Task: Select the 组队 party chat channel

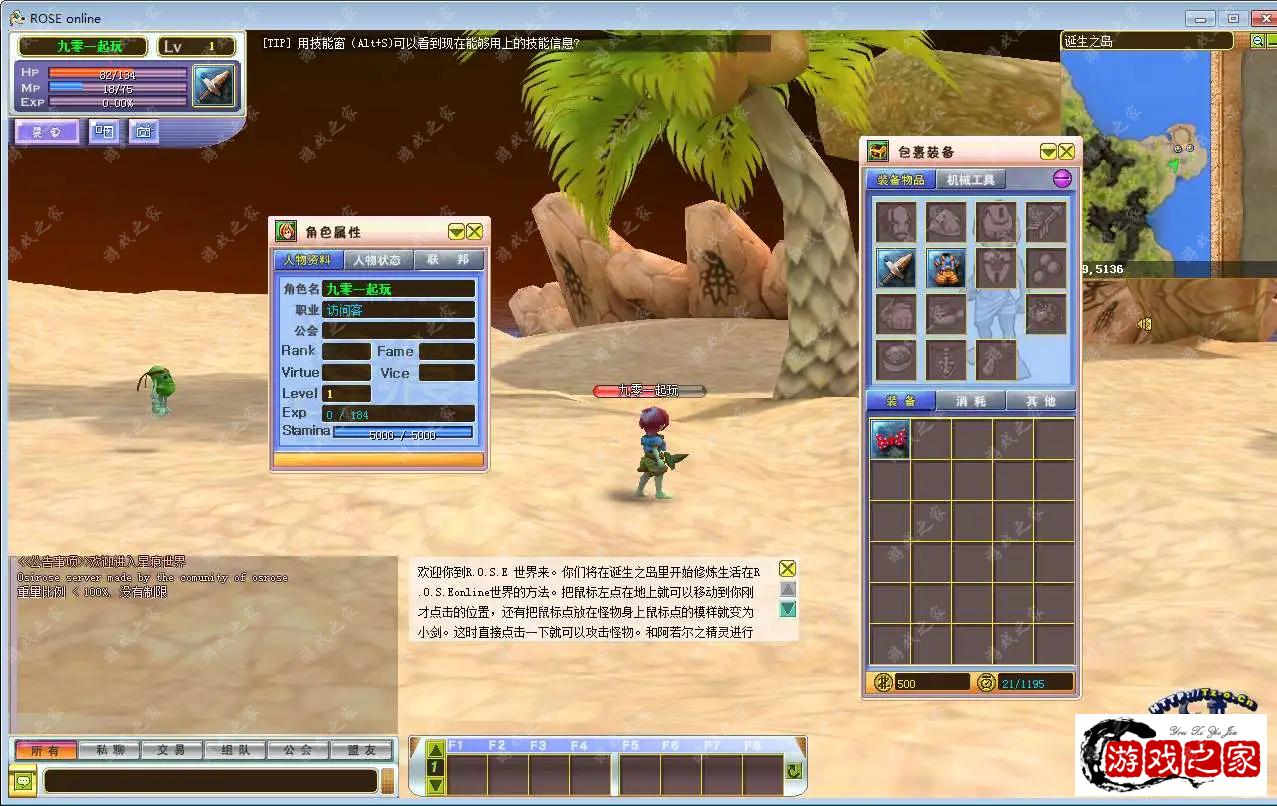Action: coord(235,750)
